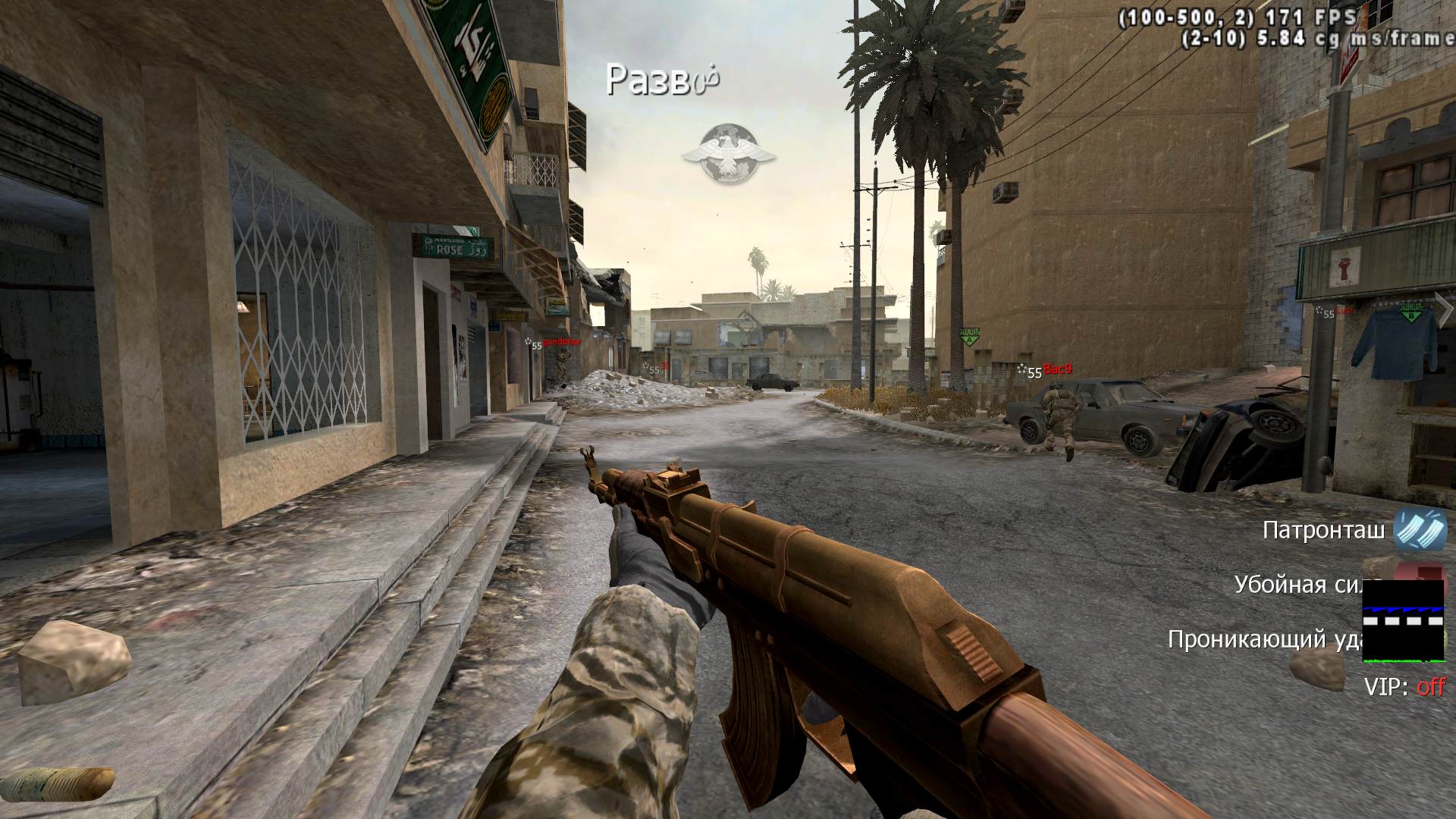The image size is (1456, 819).
Task: Select the green objective A marker
Action: click(x=968, y=337)
